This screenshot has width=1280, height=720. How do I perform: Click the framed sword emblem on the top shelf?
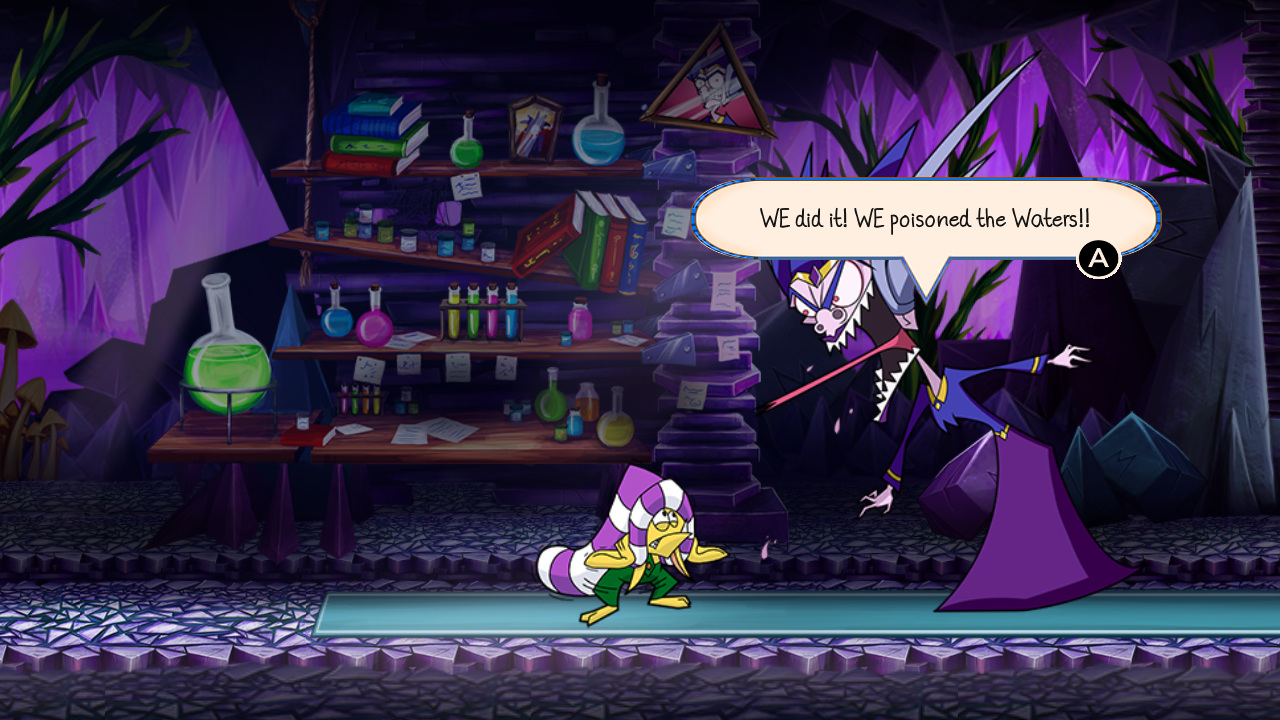(x=533, y=128)
